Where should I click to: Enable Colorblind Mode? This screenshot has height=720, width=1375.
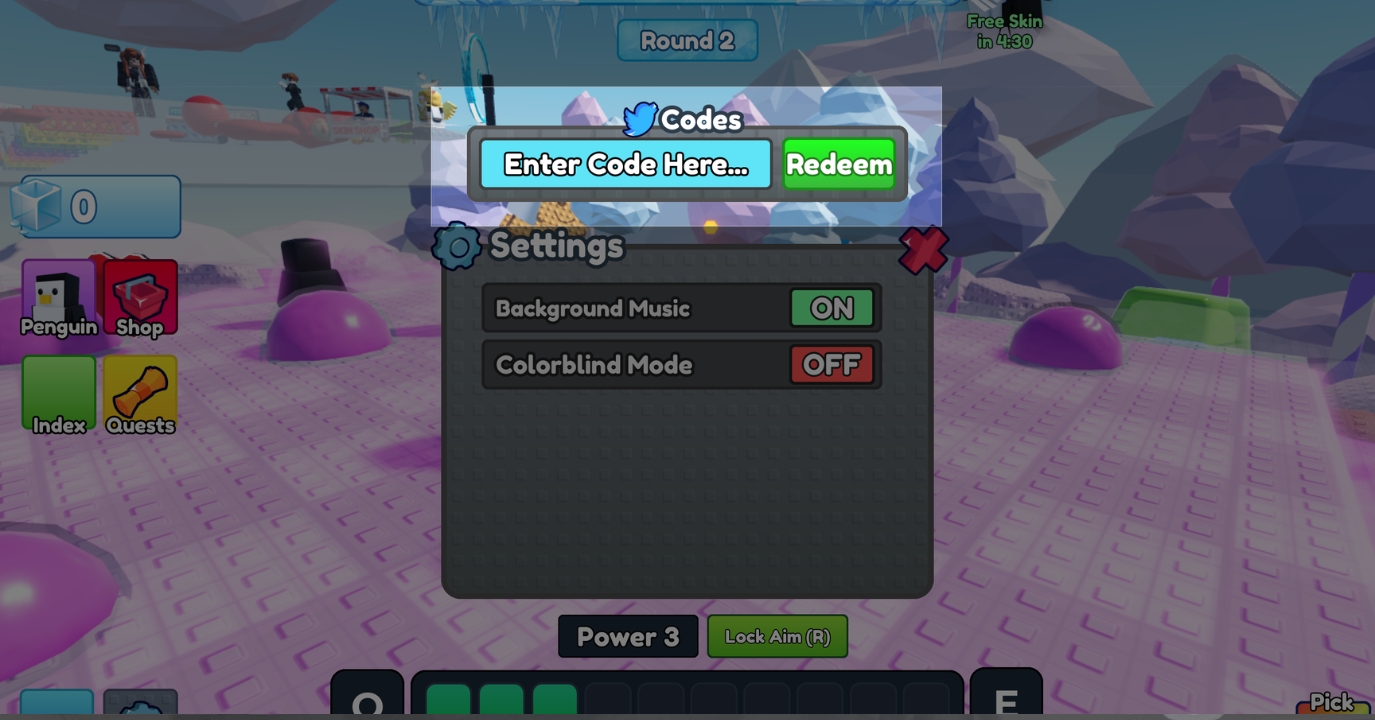832,364
